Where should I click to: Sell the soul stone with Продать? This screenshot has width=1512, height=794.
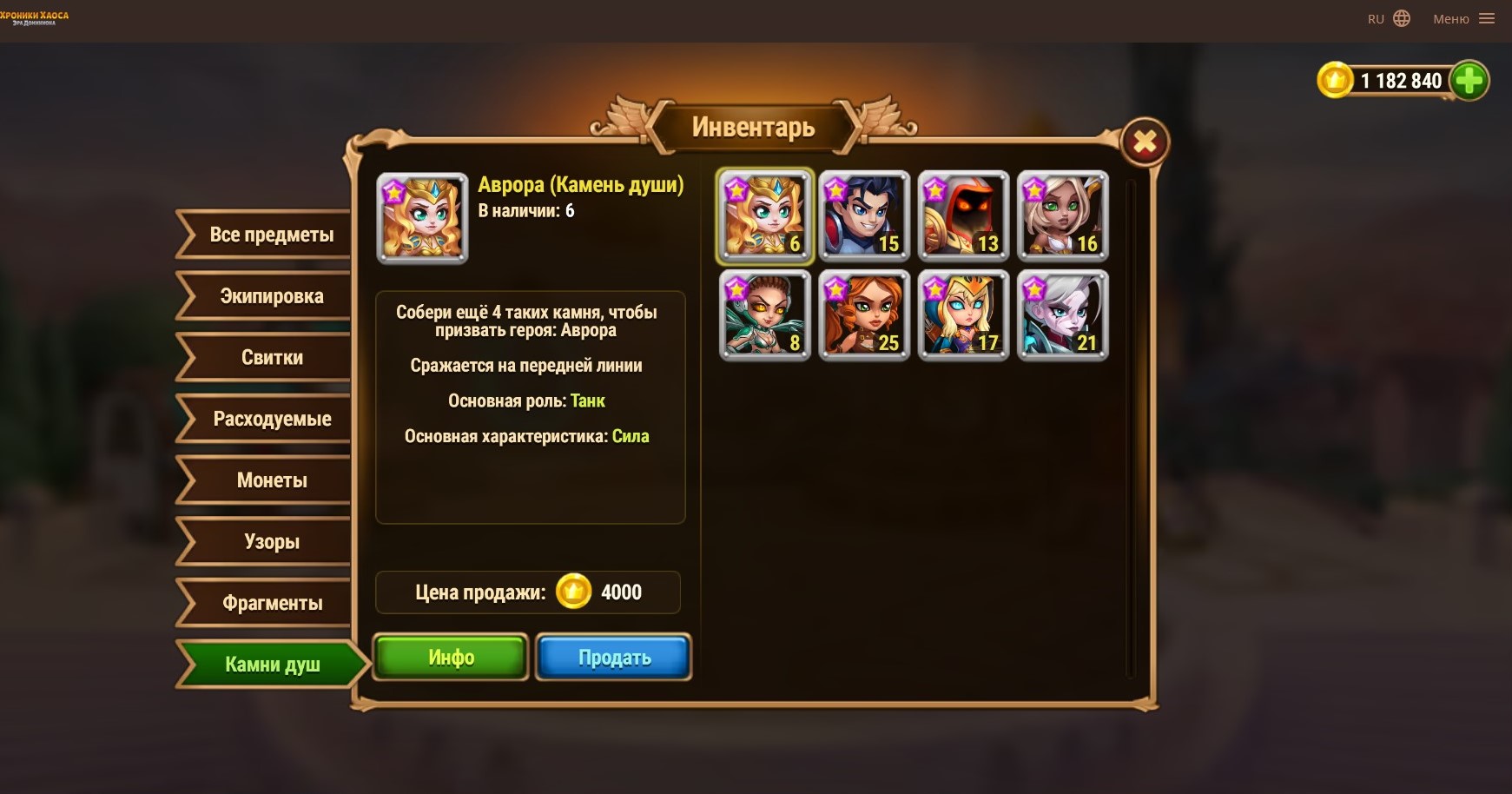614,658
